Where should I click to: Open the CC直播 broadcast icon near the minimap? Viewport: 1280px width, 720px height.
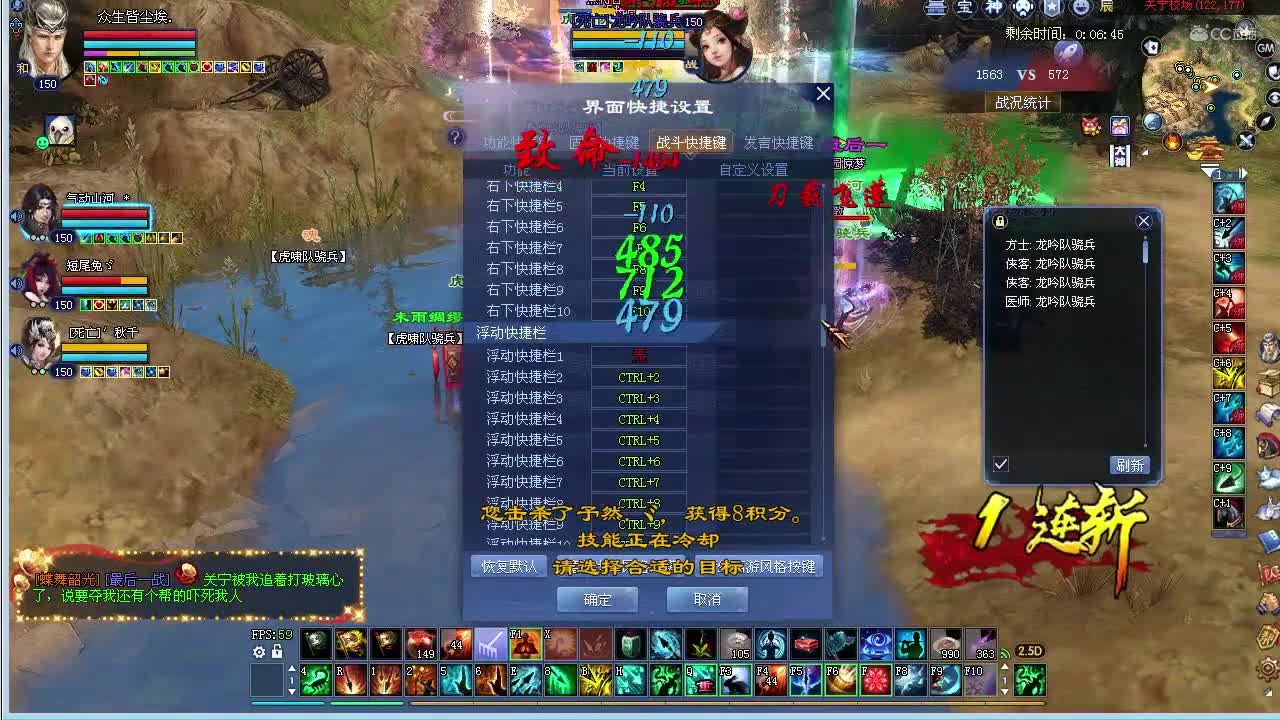[1224, 33]
